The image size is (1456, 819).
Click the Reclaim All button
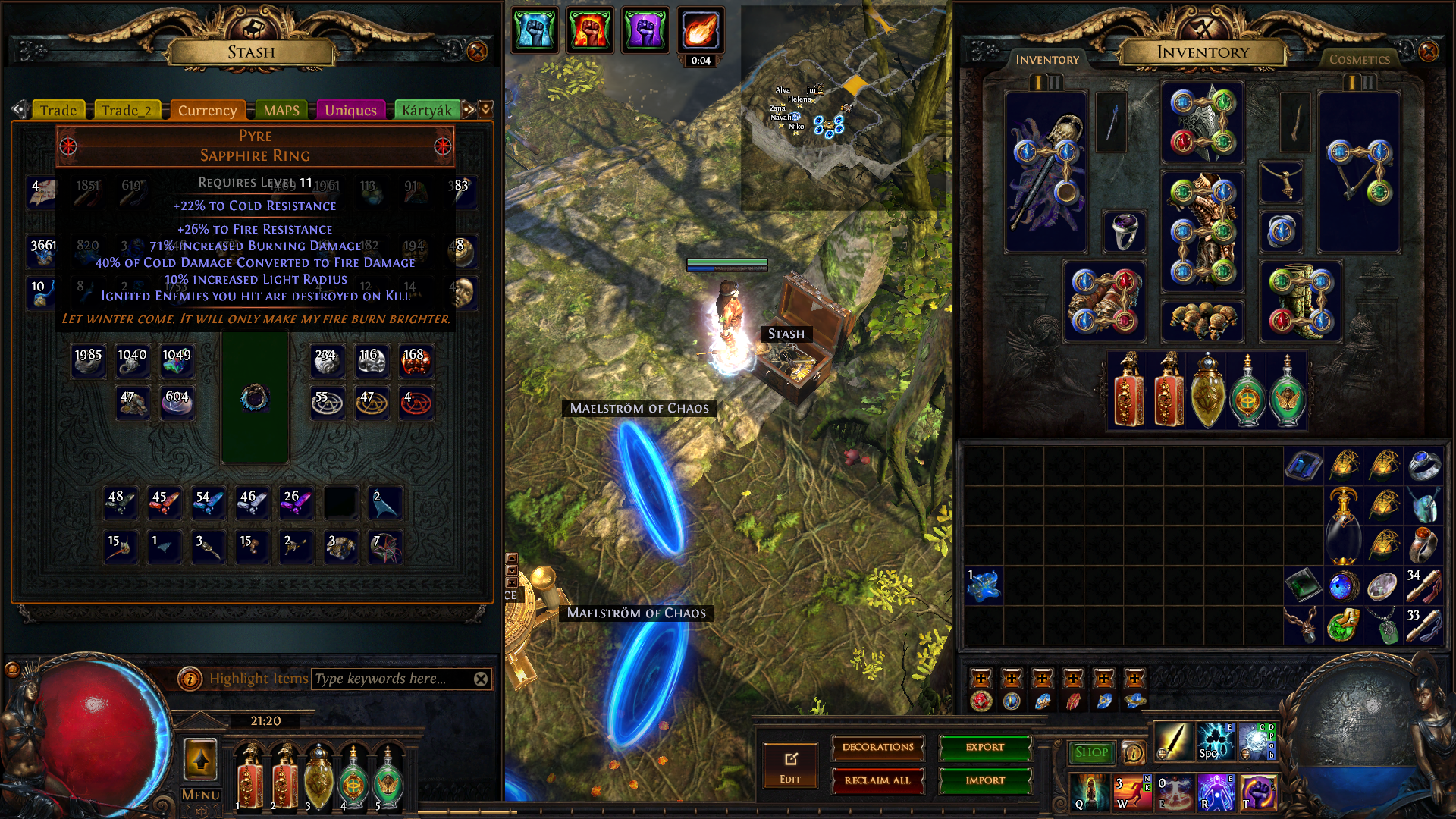click(877, 780)
